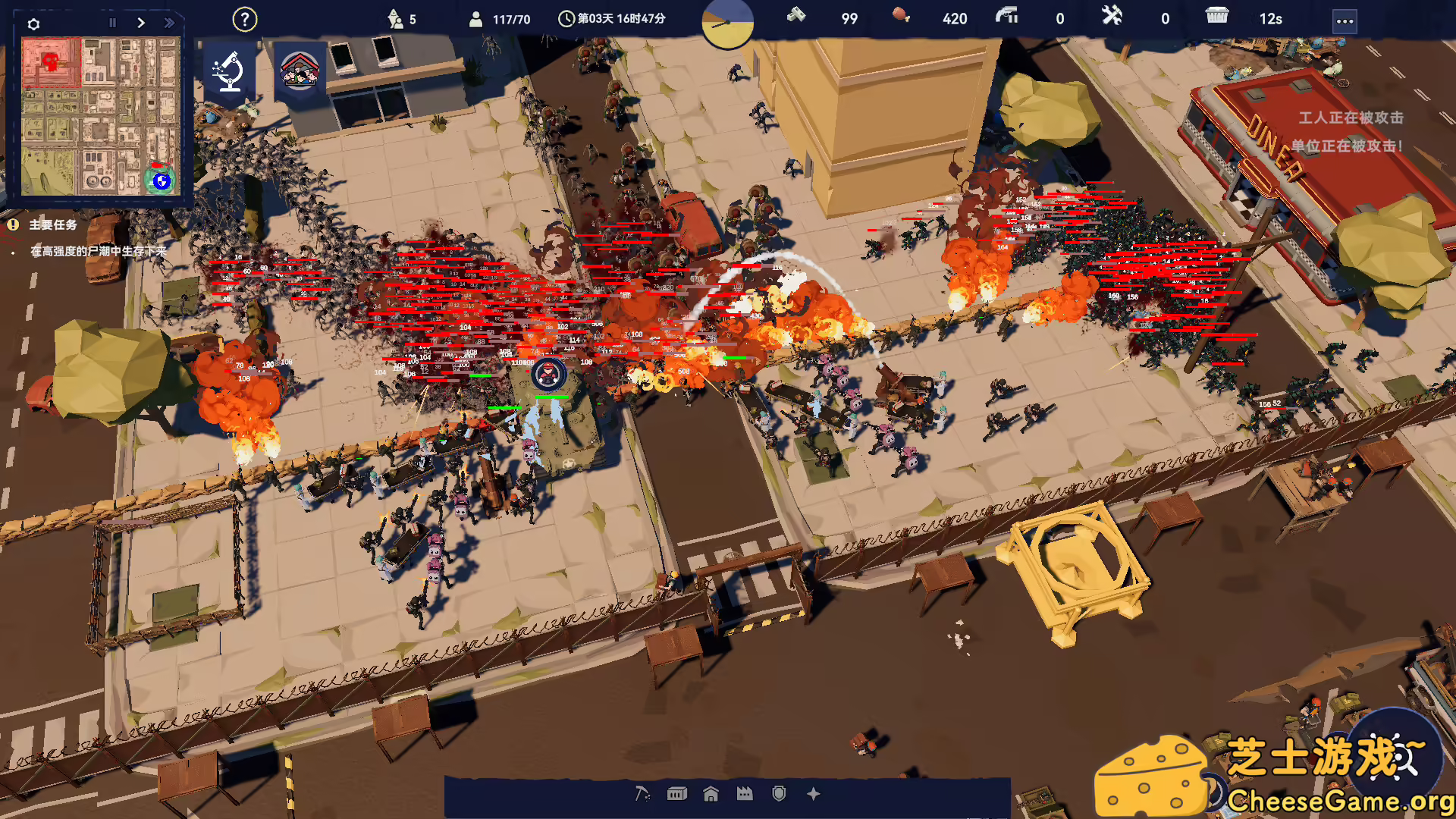
Task: Set game to normal speed arrow
Action: click(141, 23)
